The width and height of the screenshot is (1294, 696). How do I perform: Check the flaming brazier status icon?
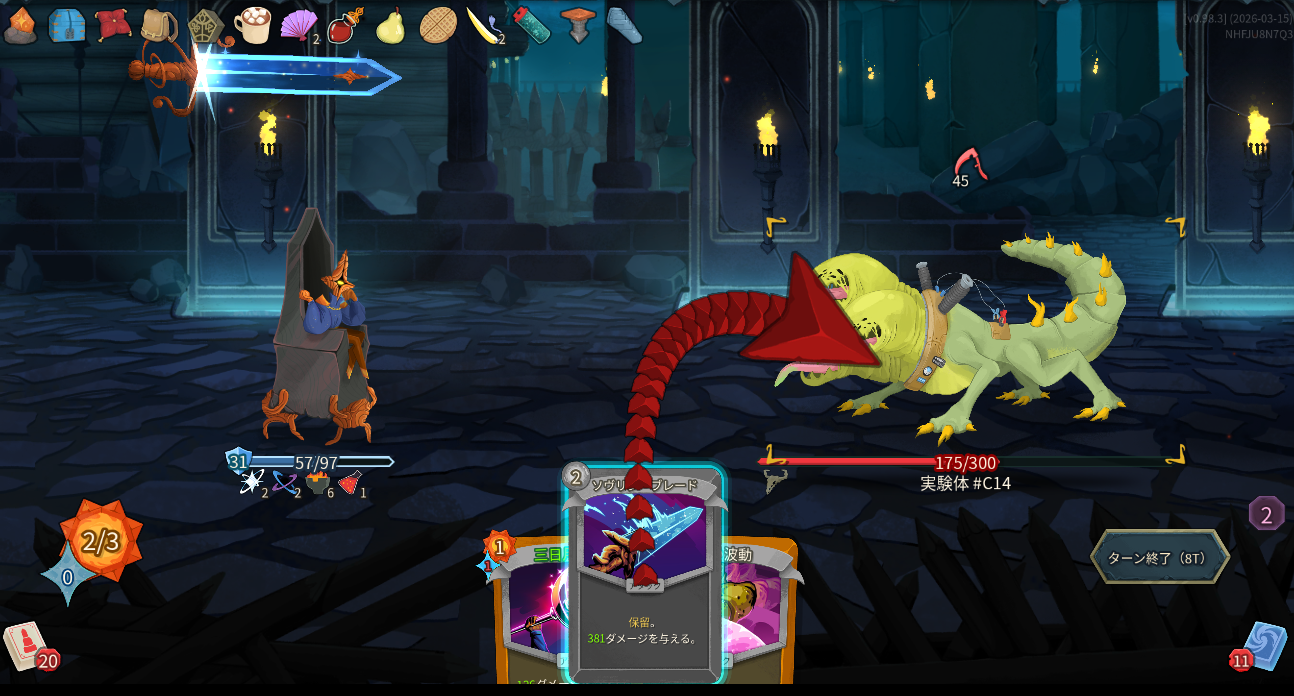pos(318,483)
